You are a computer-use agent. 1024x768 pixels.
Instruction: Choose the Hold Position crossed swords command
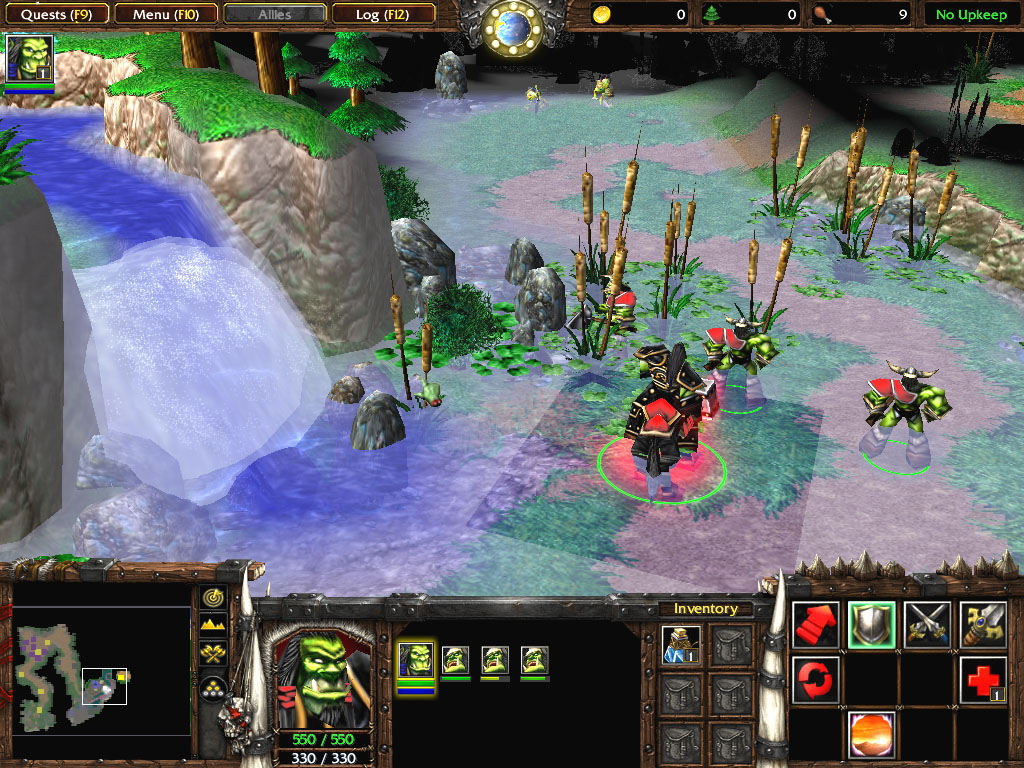pyautogui.click(x=927, y=625)
